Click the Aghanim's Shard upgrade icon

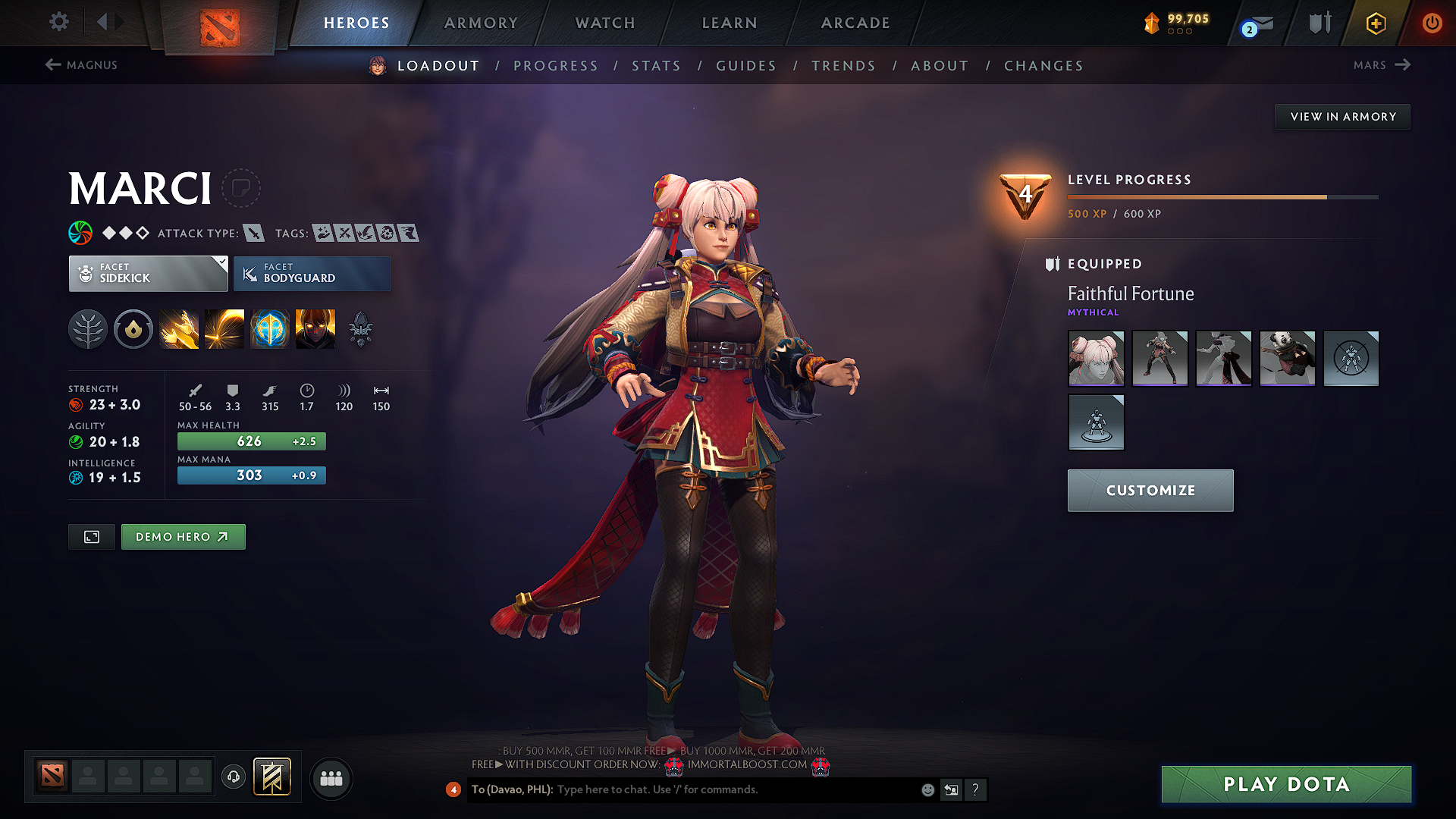[360, 328]
